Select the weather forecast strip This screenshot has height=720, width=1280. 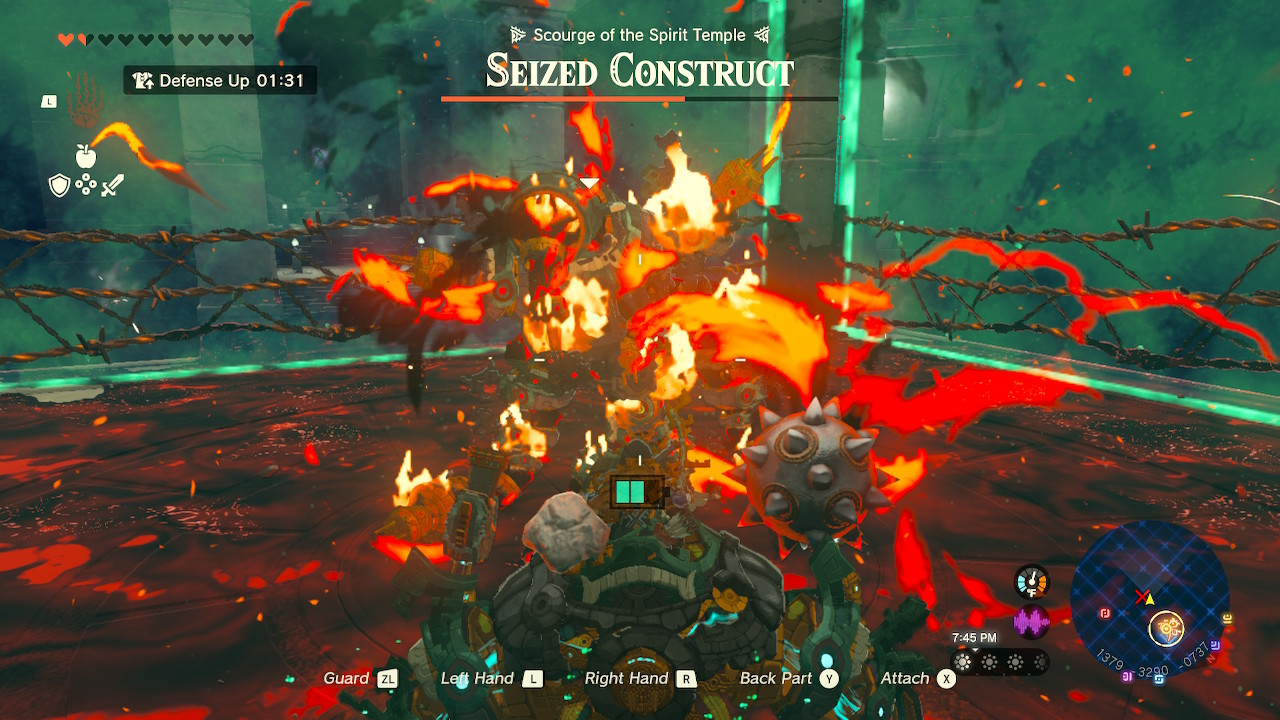tap(999, 661)
